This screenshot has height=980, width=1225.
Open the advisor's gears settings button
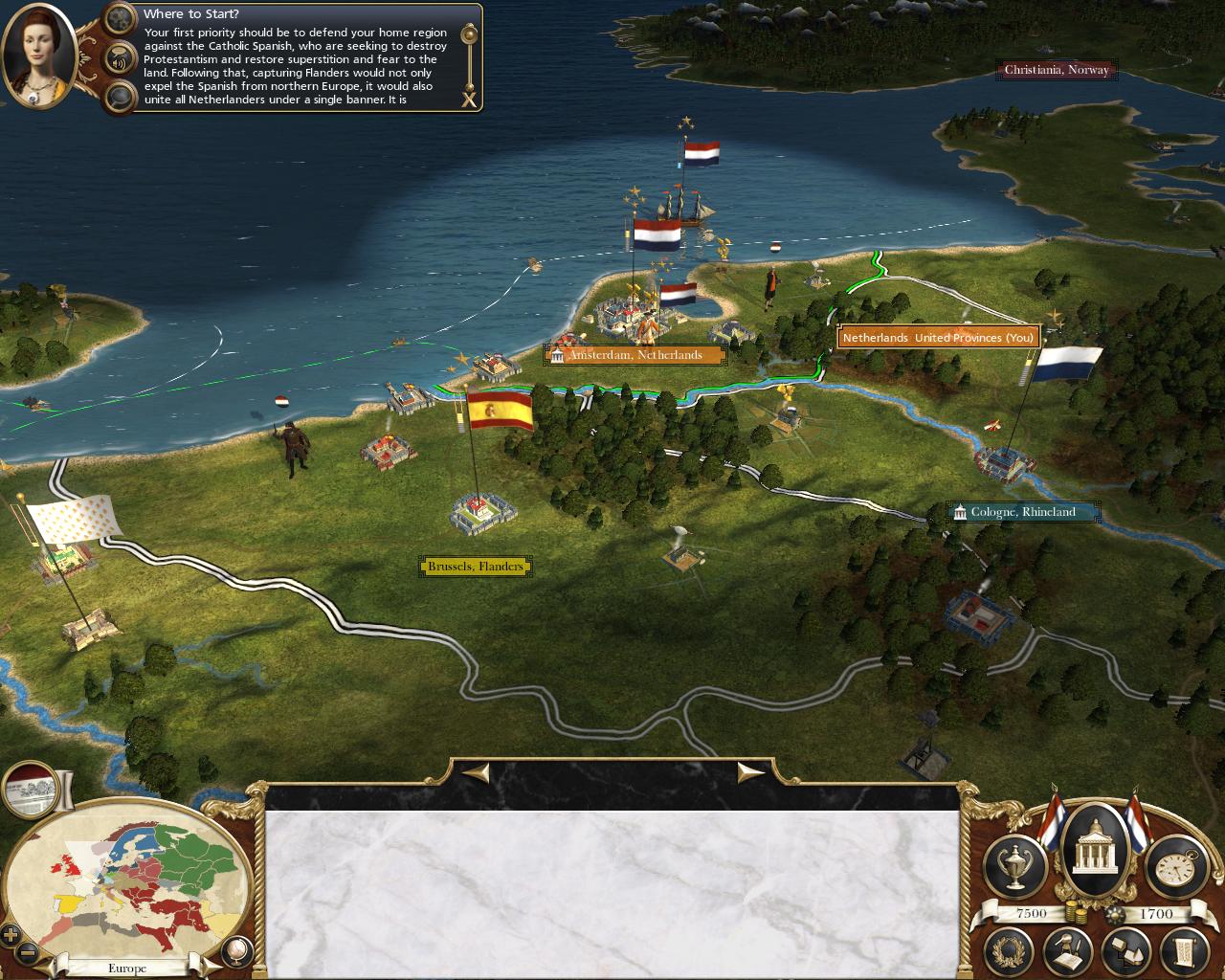coord(120,18)
